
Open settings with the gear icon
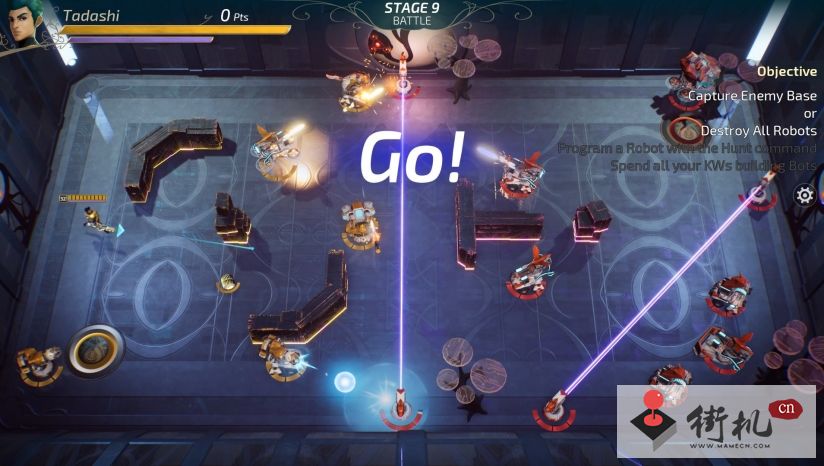[x=805, y=195]
